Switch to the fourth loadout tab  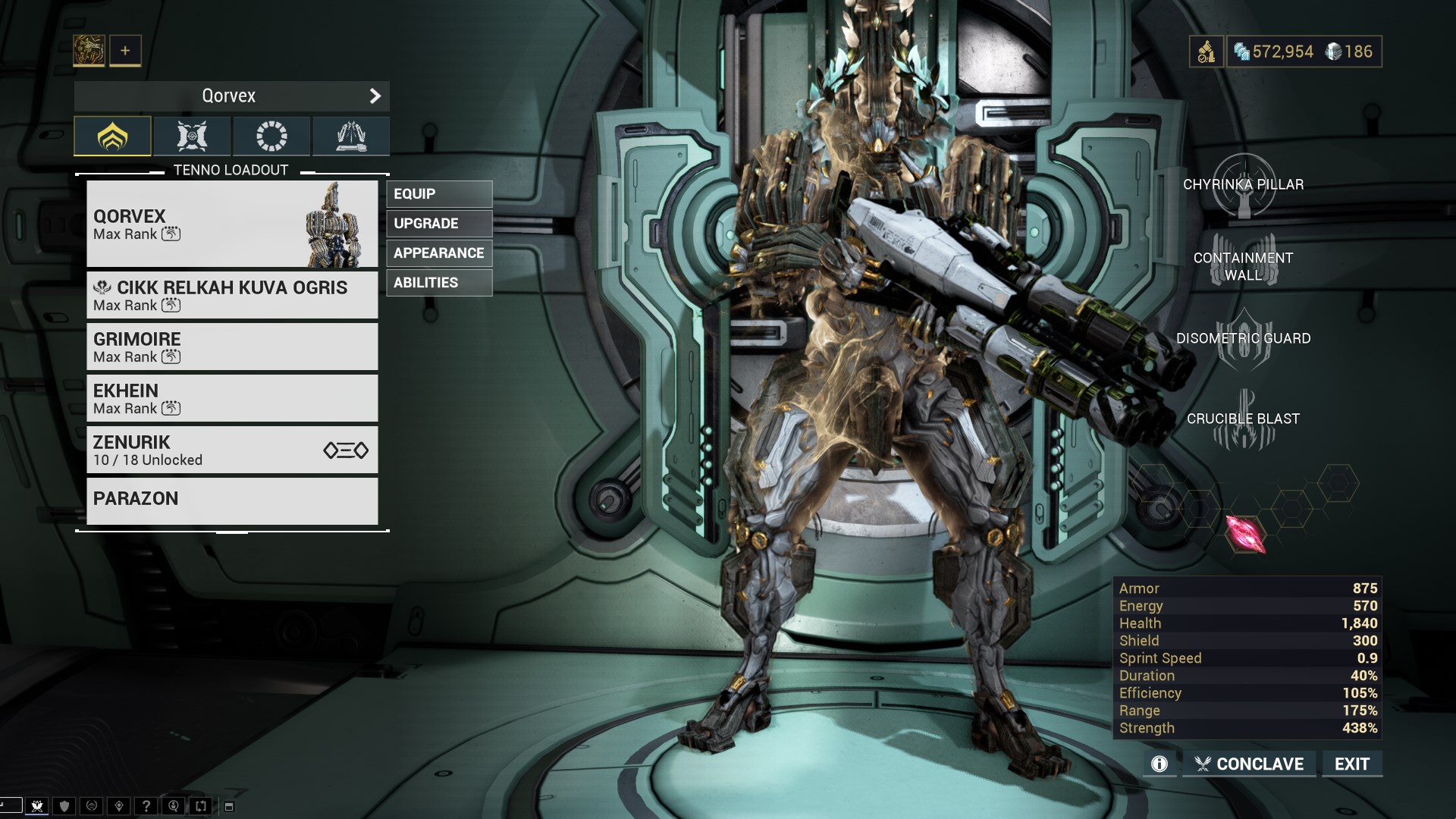pyautogui.click(x=351, y=136)
